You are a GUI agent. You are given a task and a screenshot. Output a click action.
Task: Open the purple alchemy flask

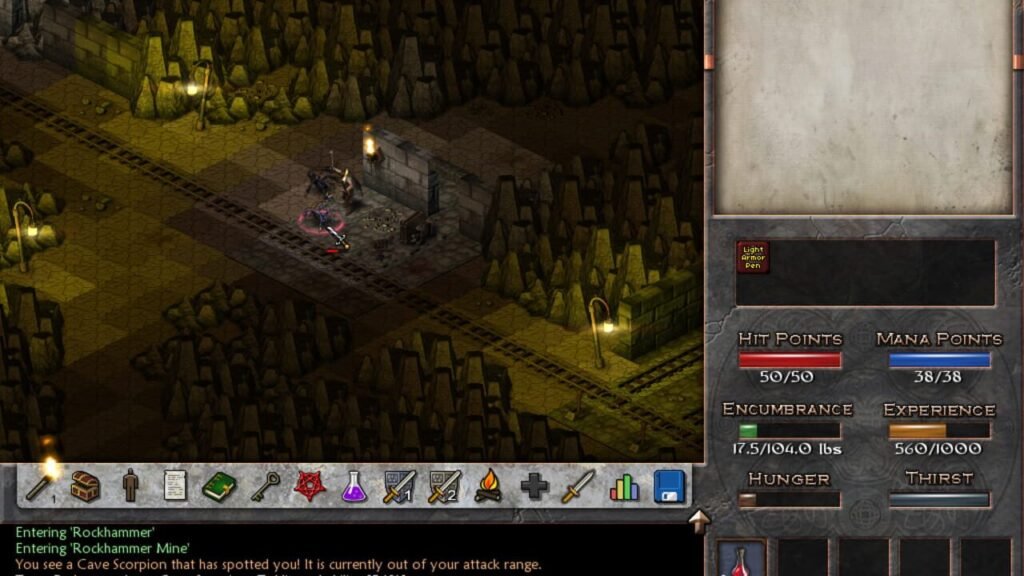354,487
